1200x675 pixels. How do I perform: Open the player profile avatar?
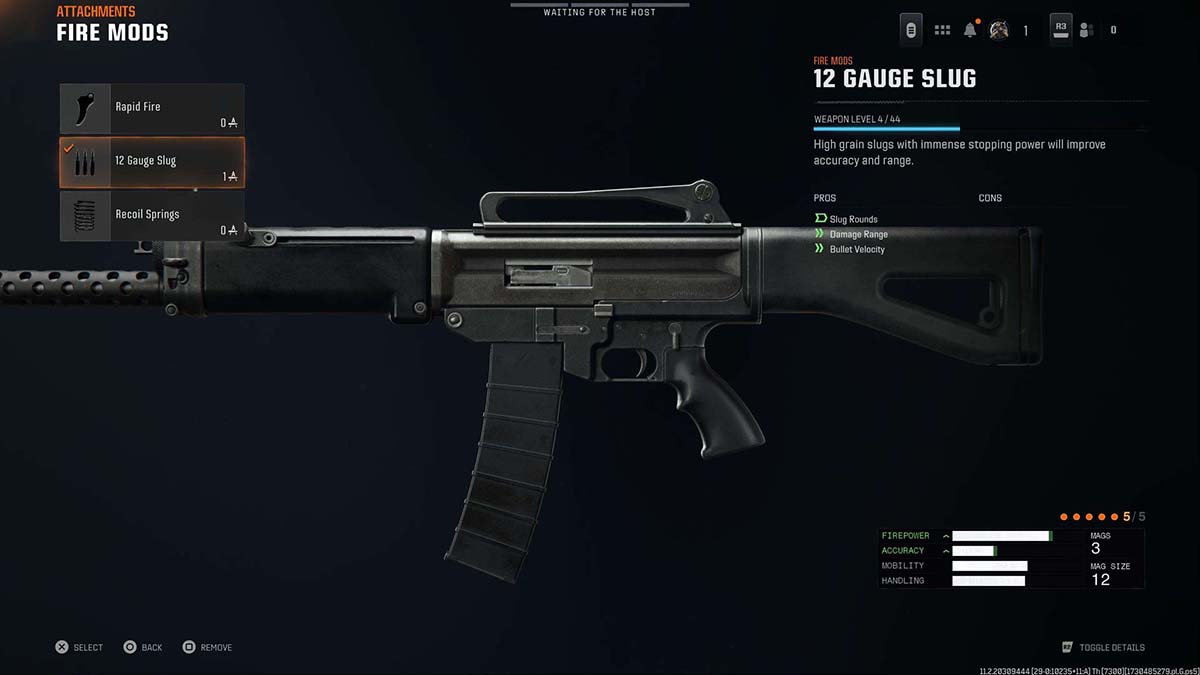click(998, 30)
